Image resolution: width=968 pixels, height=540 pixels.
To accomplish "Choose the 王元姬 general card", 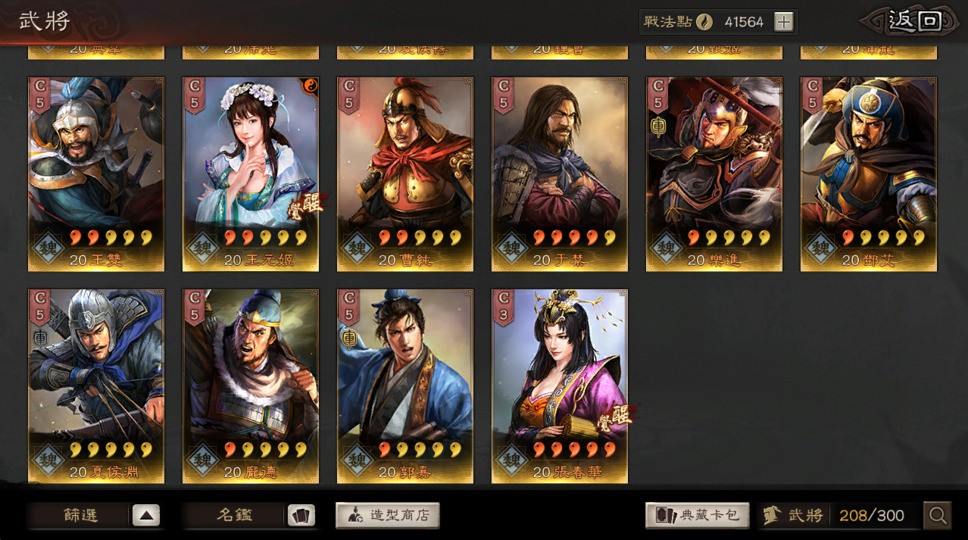I will click(x=250, y=174).
